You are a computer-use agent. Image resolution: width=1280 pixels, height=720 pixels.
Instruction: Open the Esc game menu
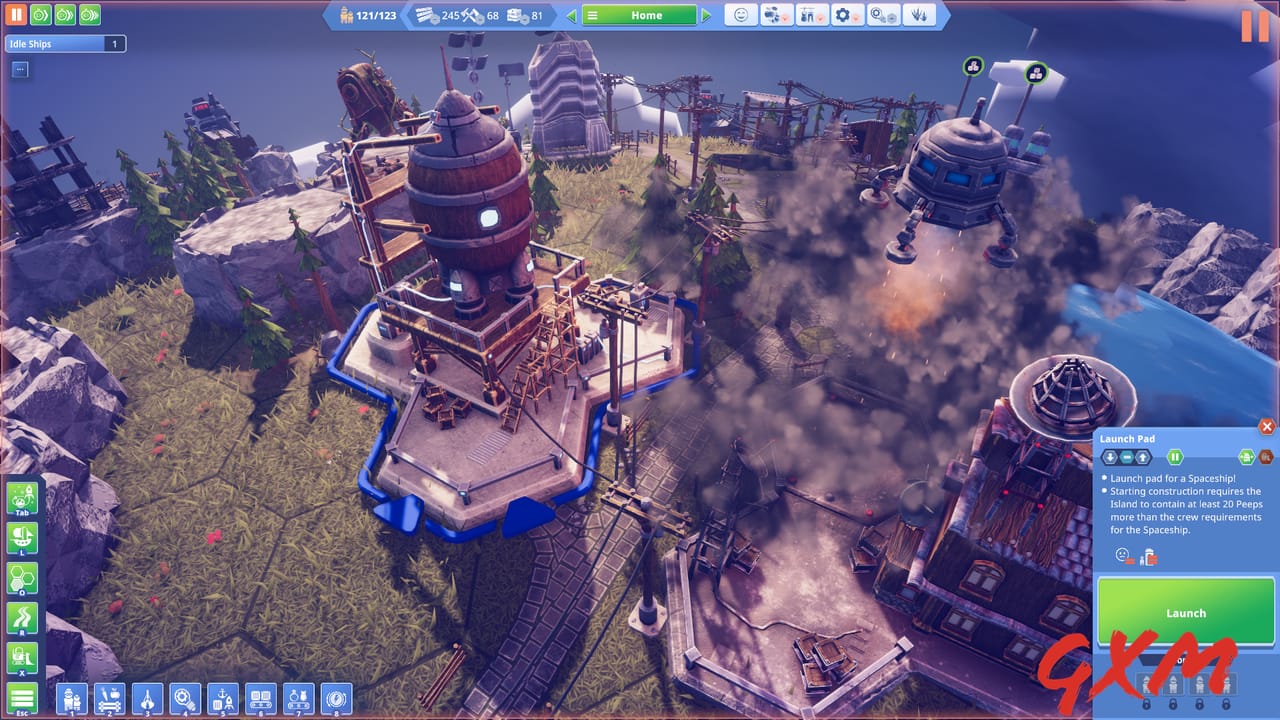21,697
